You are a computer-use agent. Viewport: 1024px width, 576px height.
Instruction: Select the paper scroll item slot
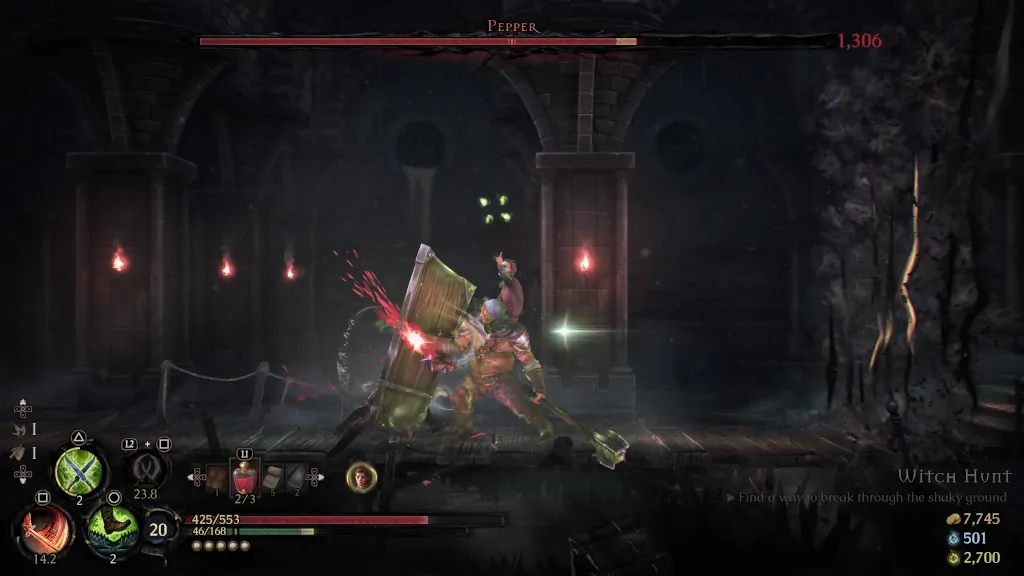tap(272, 477)
